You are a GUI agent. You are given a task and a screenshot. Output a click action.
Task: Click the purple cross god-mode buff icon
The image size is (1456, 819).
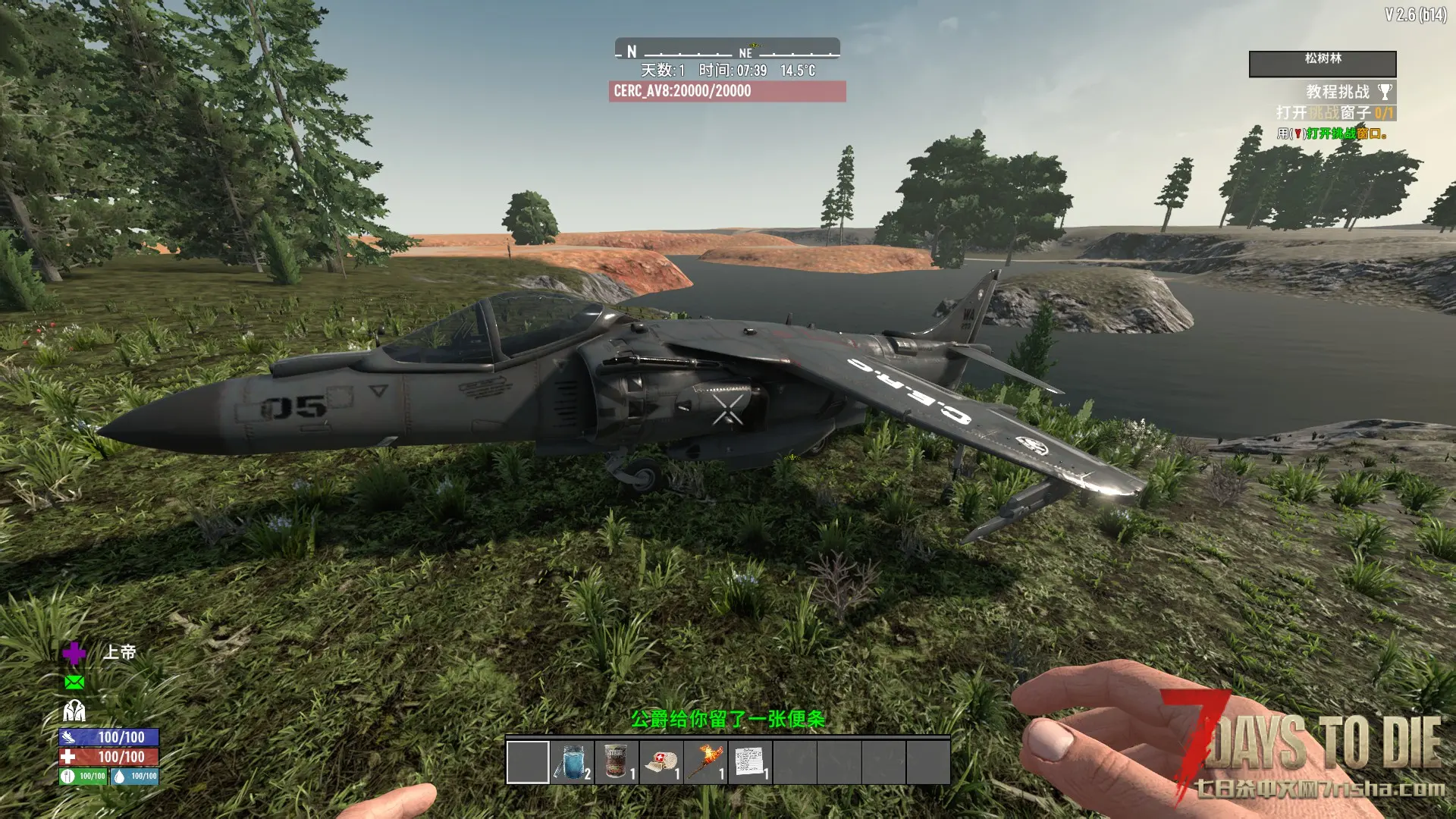(x=74, y=653)
